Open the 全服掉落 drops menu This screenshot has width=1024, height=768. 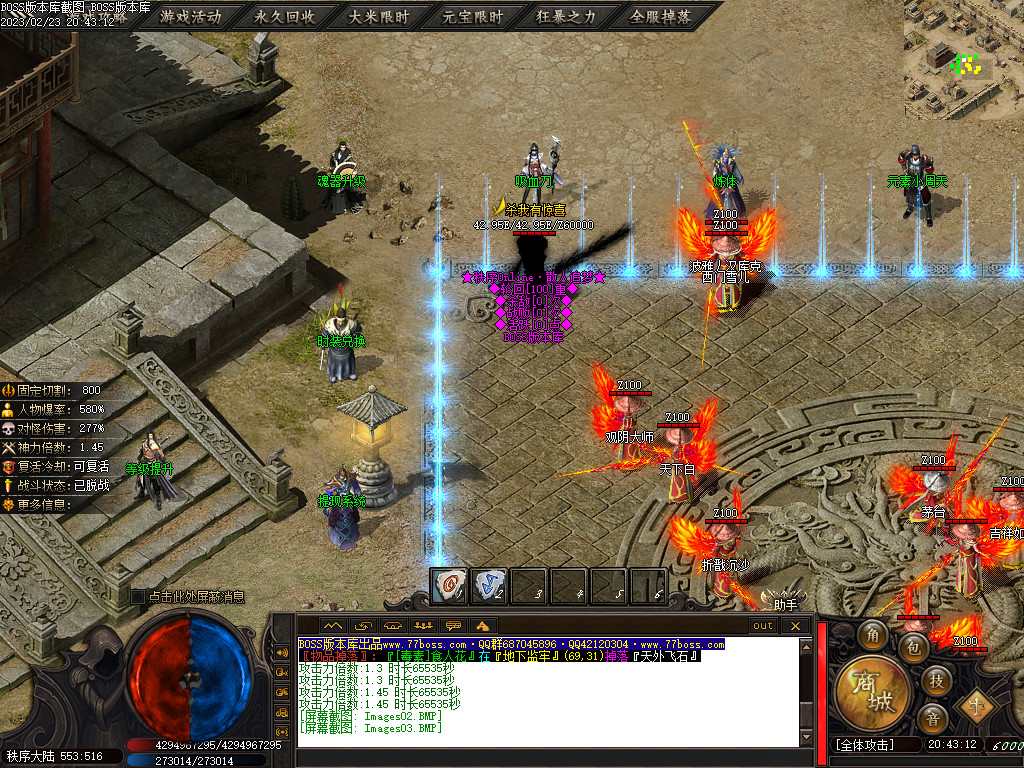point(660,17)
